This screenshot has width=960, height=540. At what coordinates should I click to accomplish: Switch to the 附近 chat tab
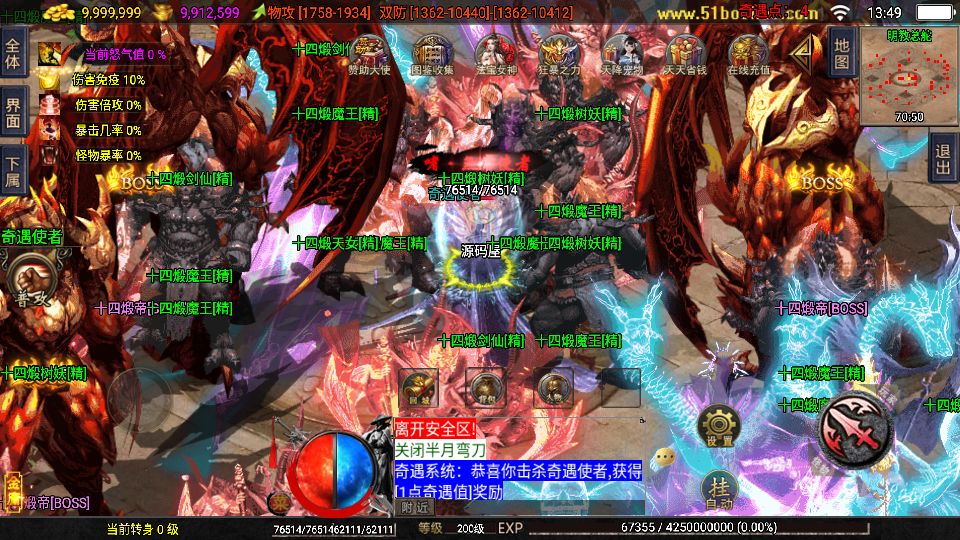tap(412, 507)
